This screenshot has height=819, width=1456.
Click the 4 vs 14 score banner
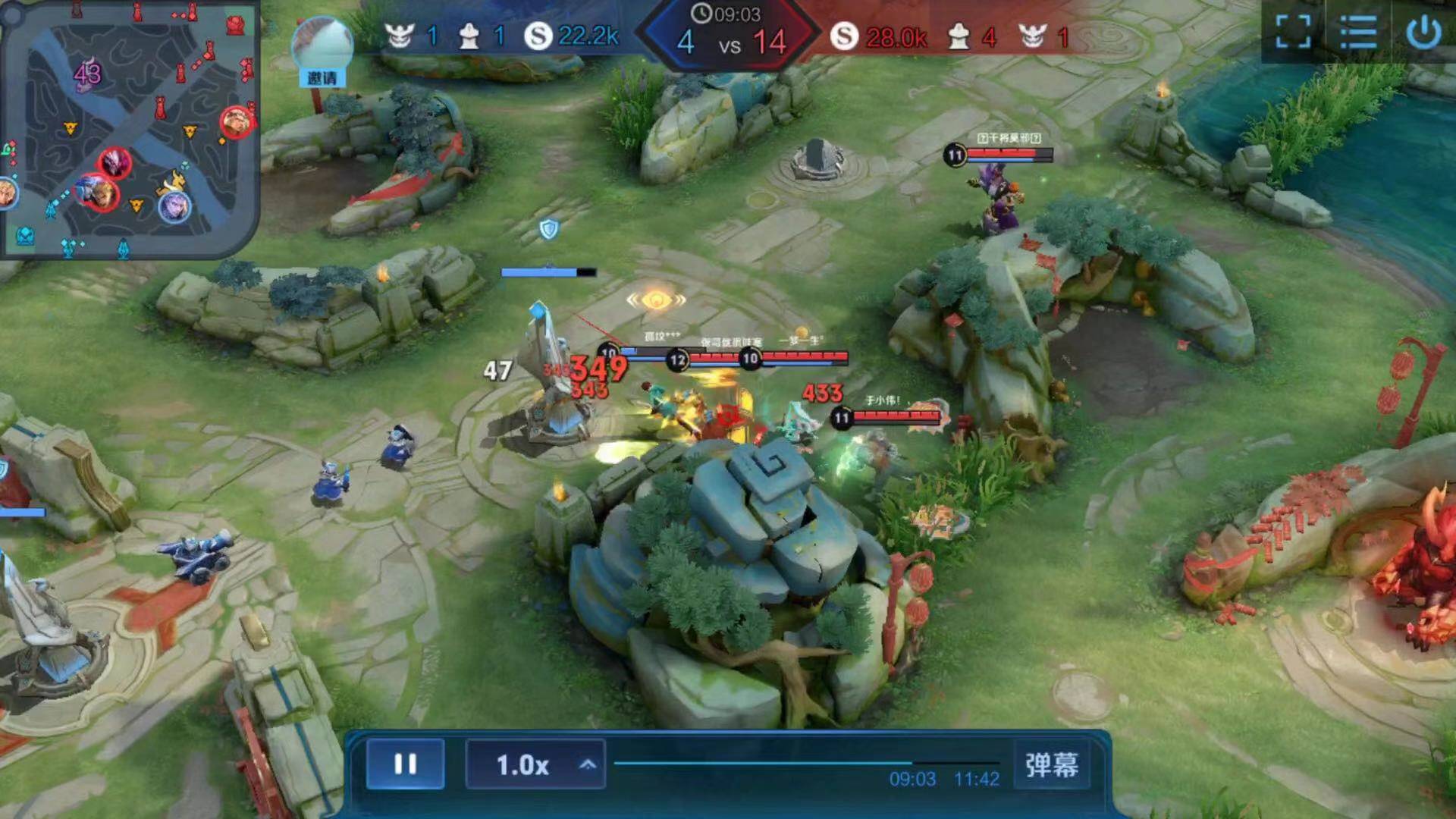[x=730, y=43]
